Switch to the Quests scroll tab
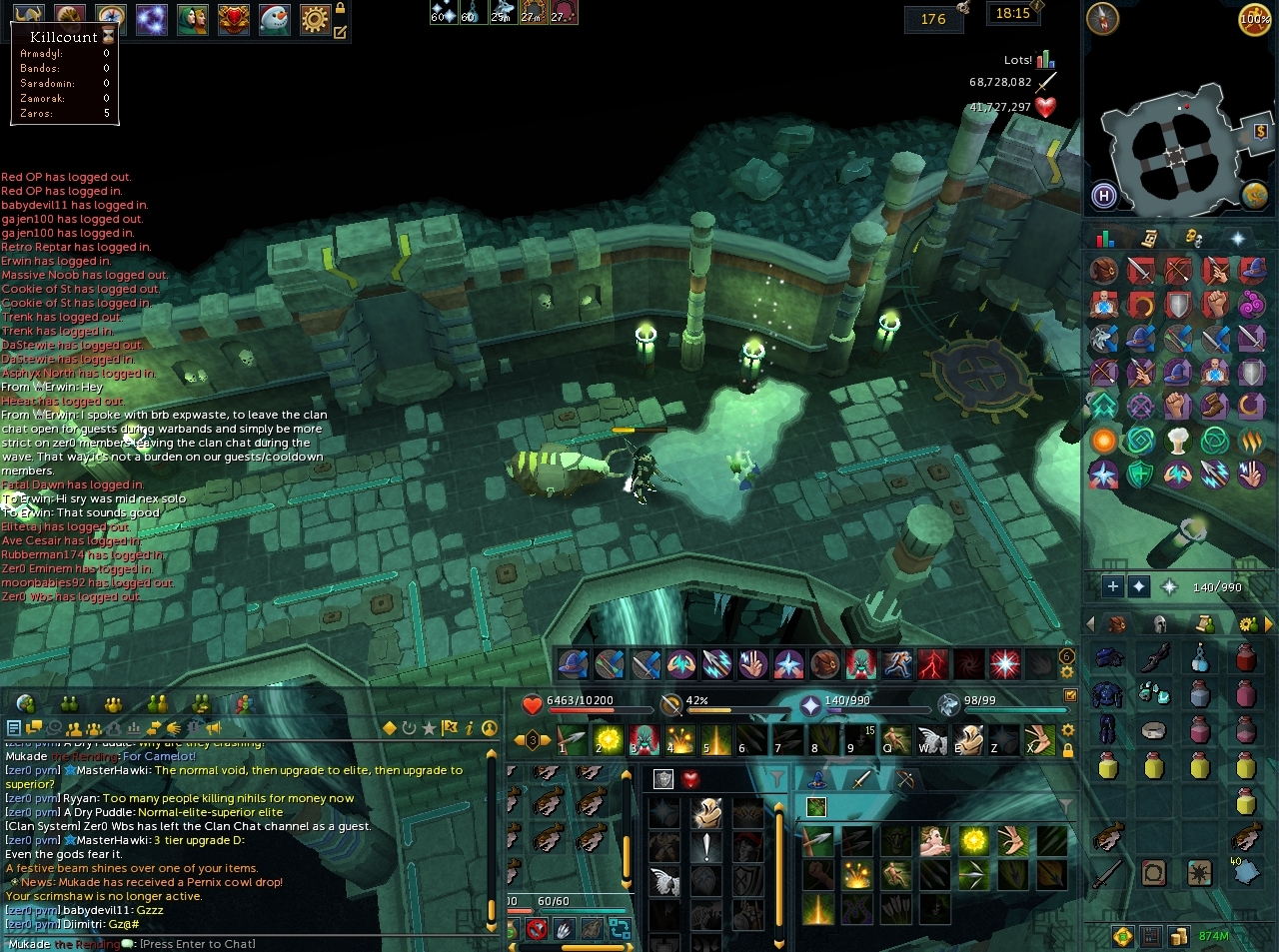The image size is (1279, 952). (1150, 238)
